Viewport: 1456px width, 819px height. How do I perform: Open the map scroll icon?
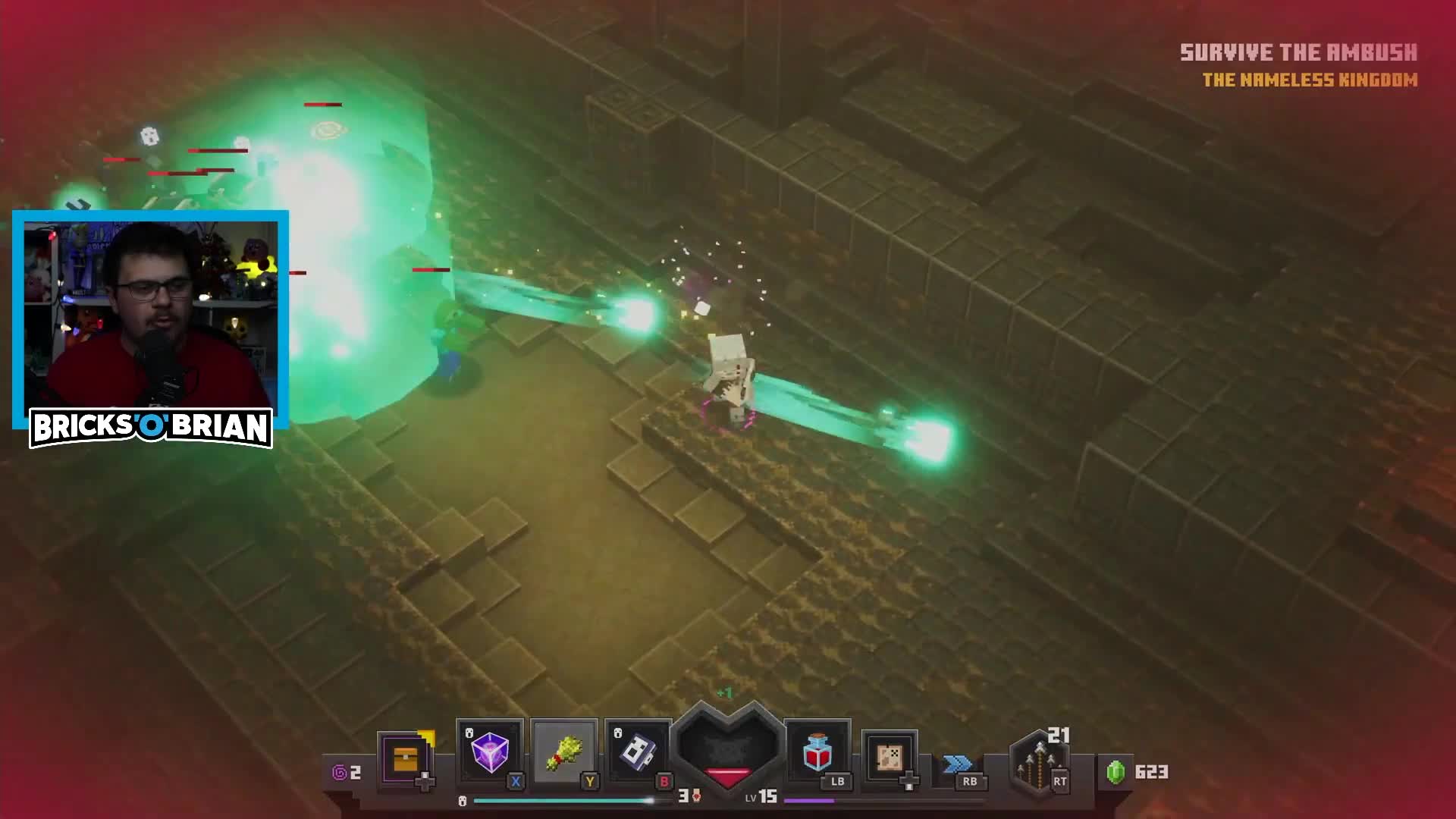click(890, 756)
